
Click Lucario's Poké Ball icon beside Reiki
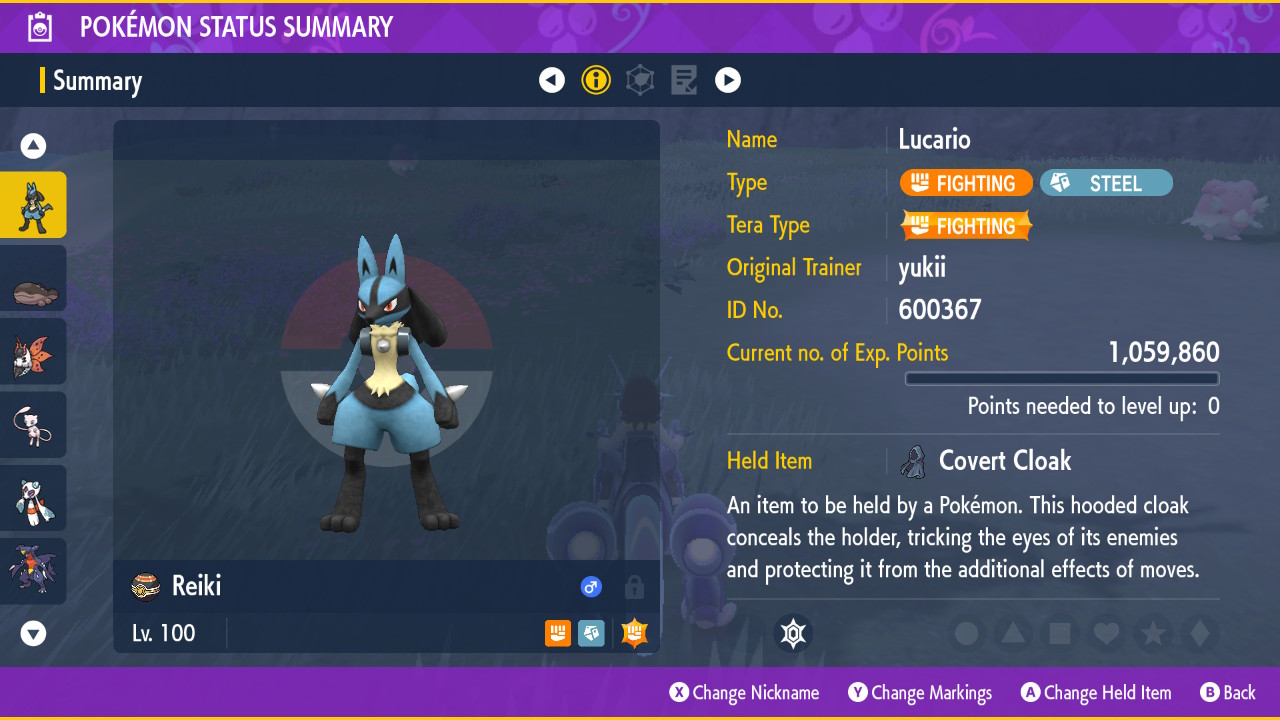click(144, 586)
